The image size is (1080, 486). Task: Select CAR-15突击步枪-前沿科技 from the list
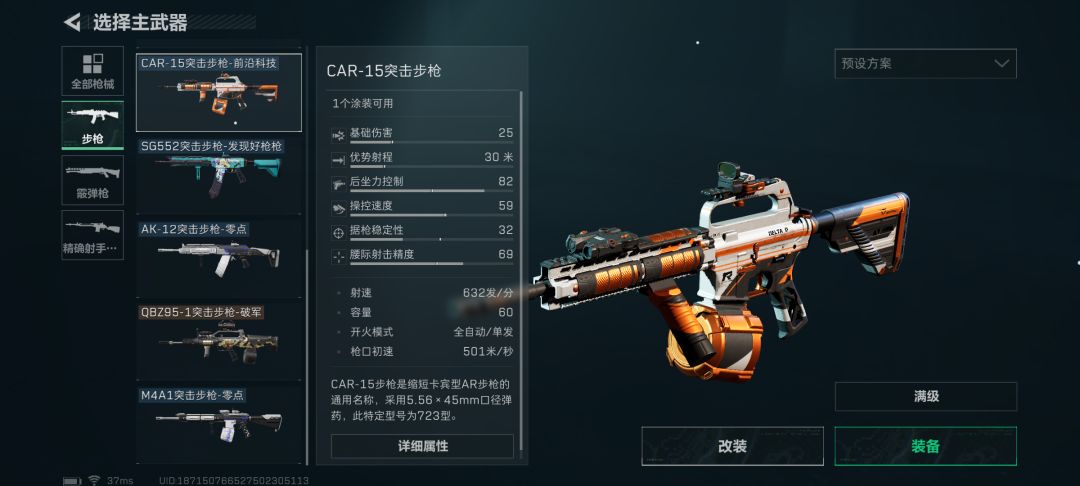(218, 93)
